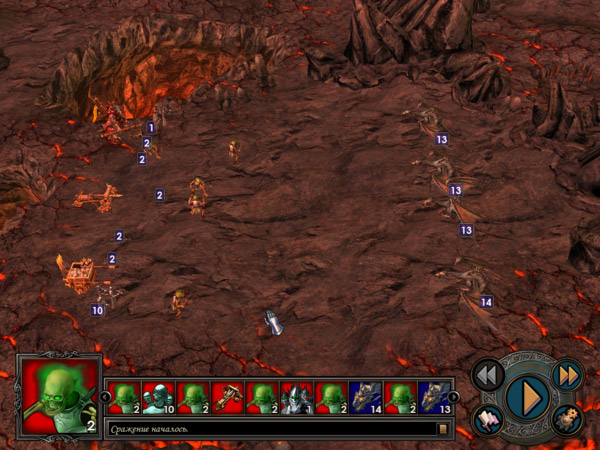Open the gear options button

[567, 420]
